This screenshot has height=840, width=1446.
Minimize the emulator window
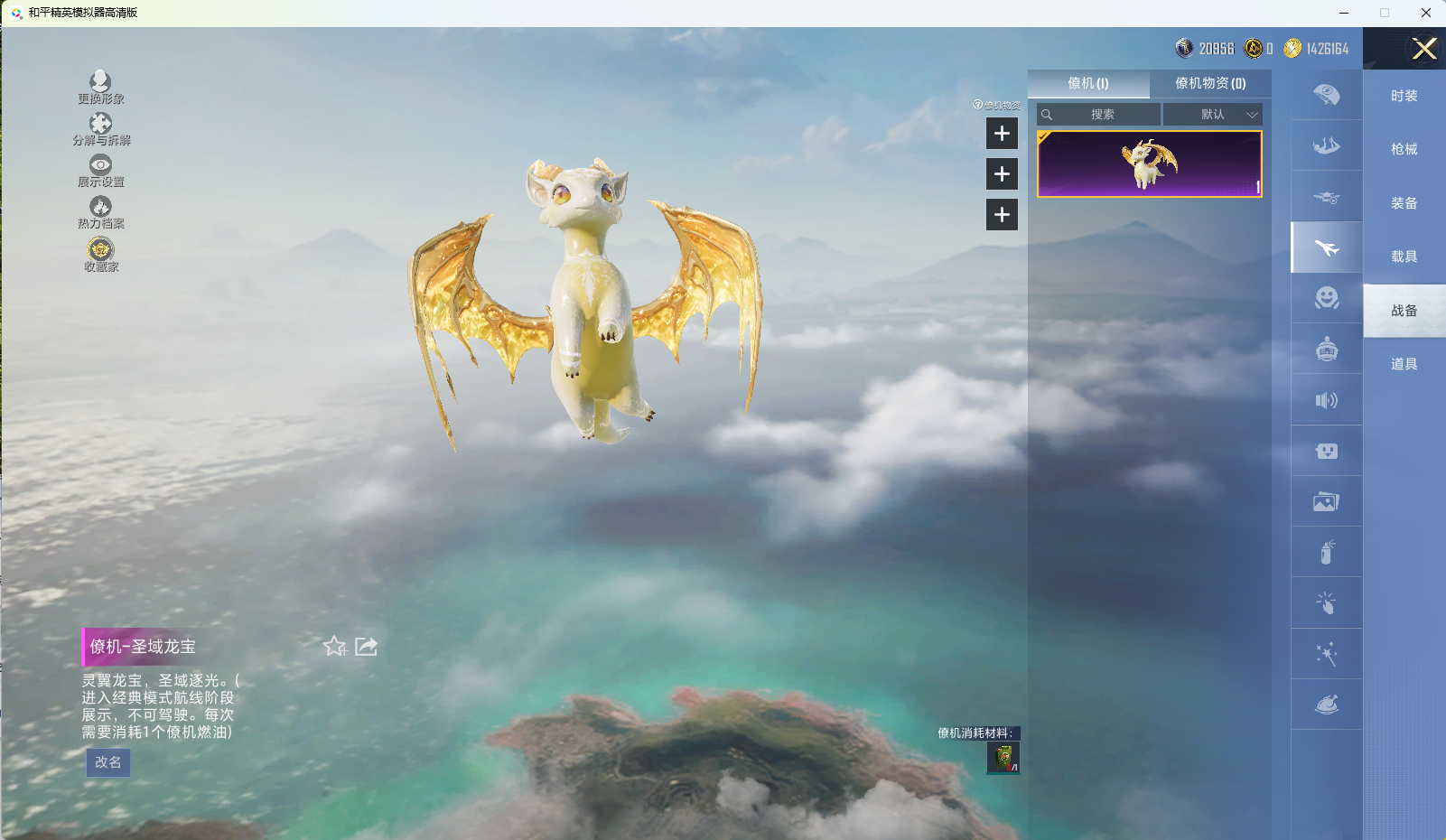[1344, 13]
